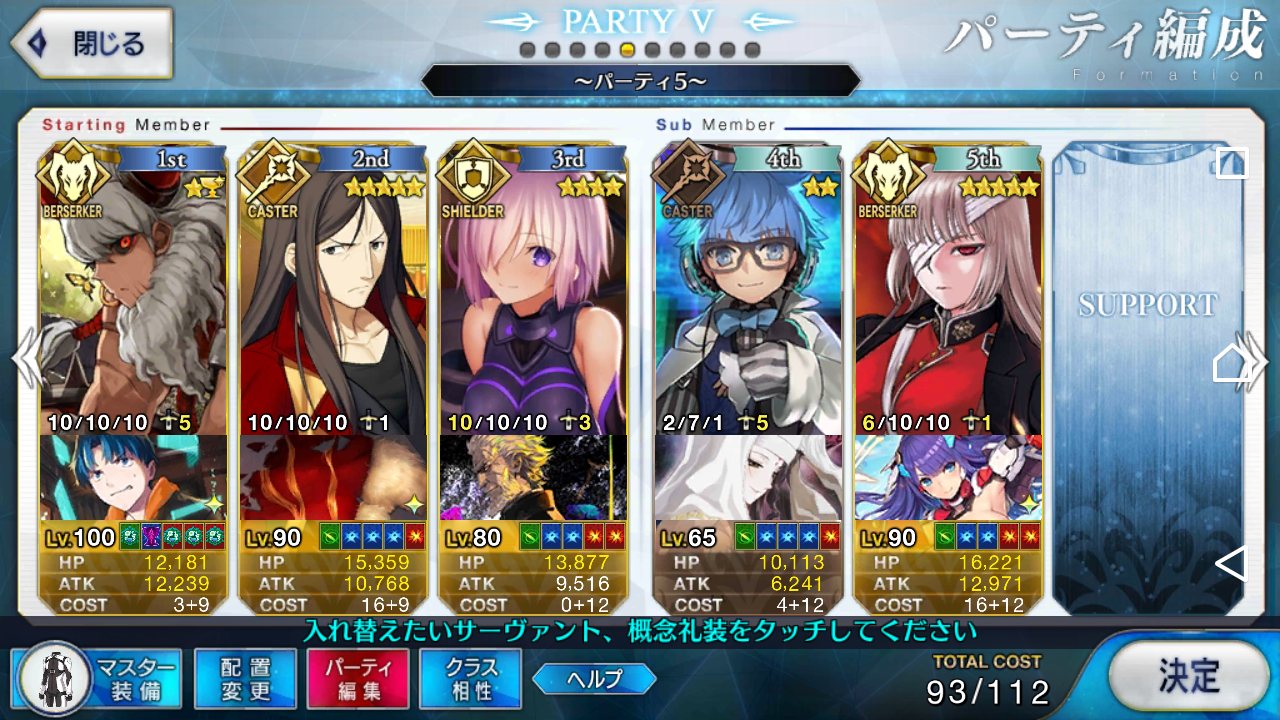Viewport: 1280px width, 720px height.
Task: Close the party formation screen
Action: (x=92, y=44)
